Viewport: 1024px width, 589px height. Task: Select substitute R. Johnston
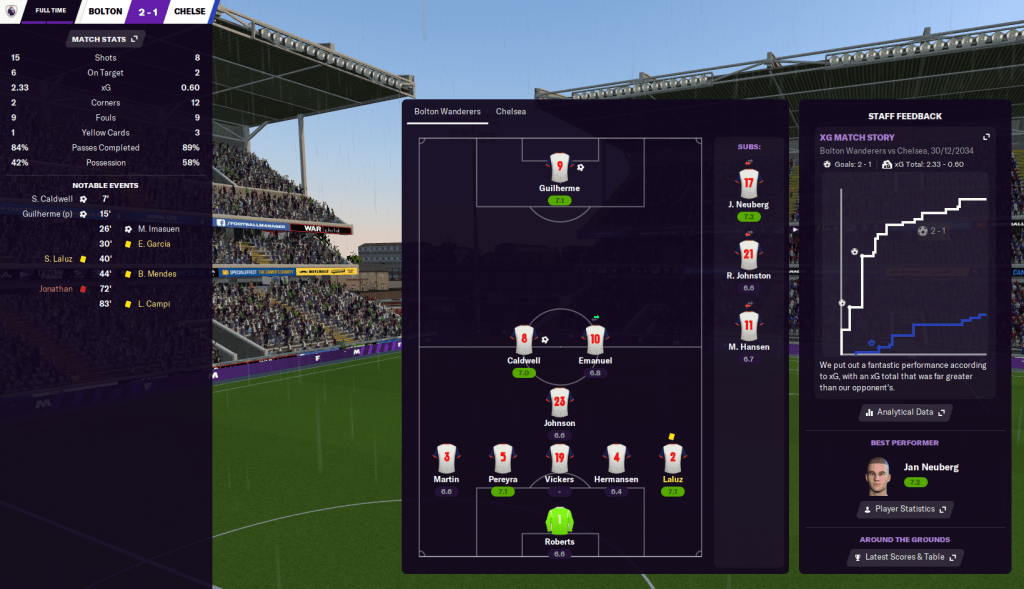pos(748,254)
